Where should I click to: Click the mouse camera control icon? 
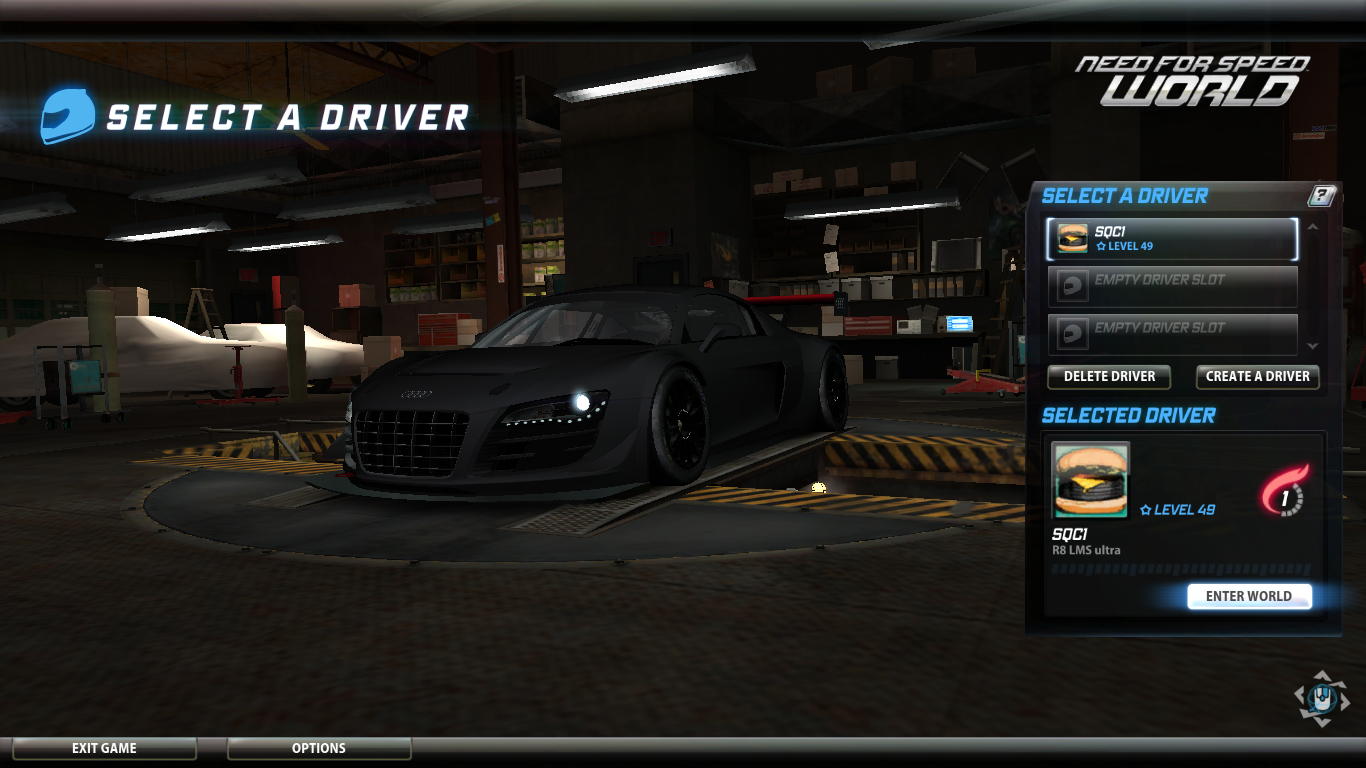point(1321,697)
